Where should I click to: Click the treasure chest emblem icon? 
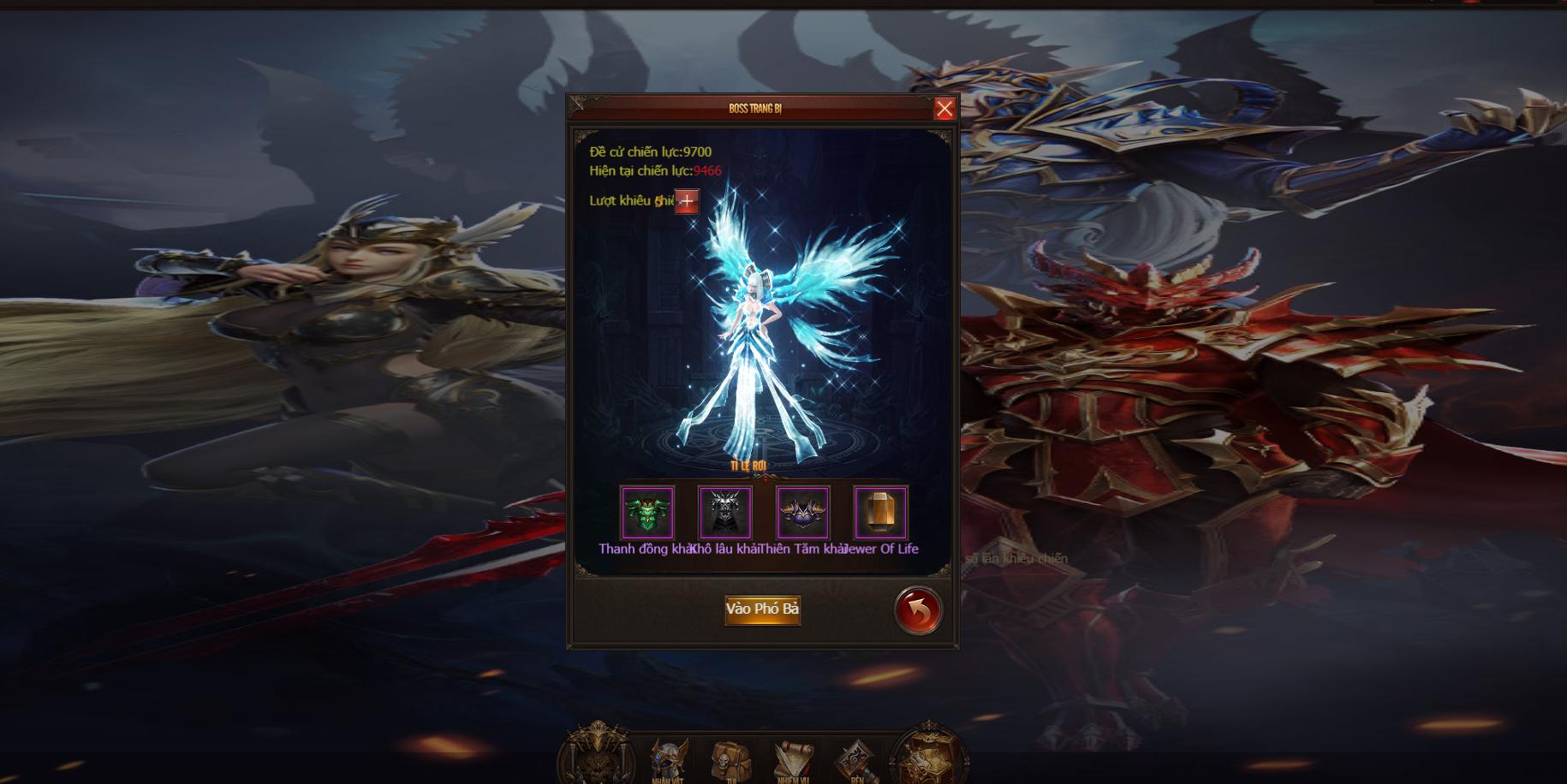click(930, 758)
